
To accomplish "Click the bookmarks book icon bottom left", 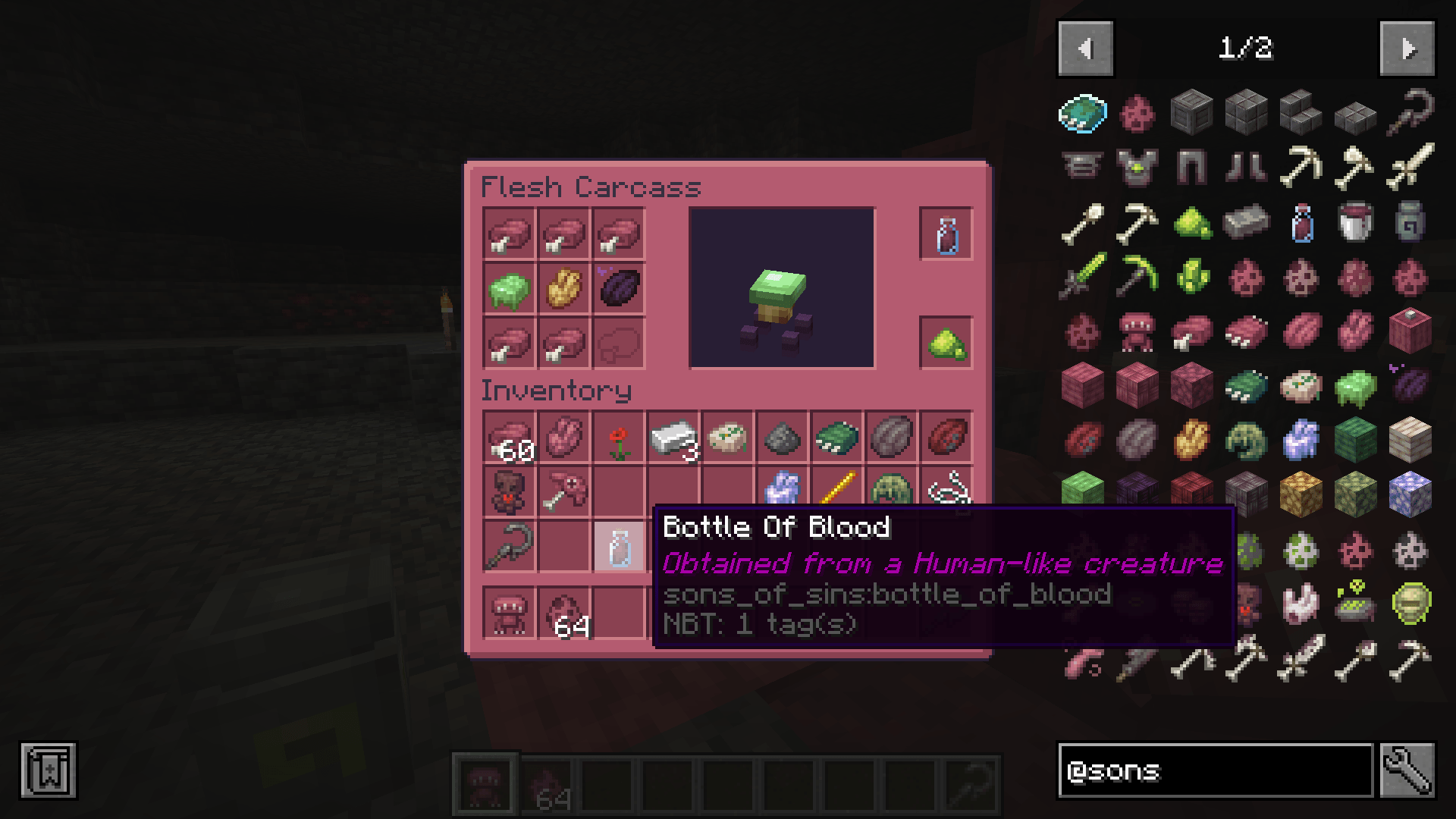I will pyautogui.click(x=48, y=770).
